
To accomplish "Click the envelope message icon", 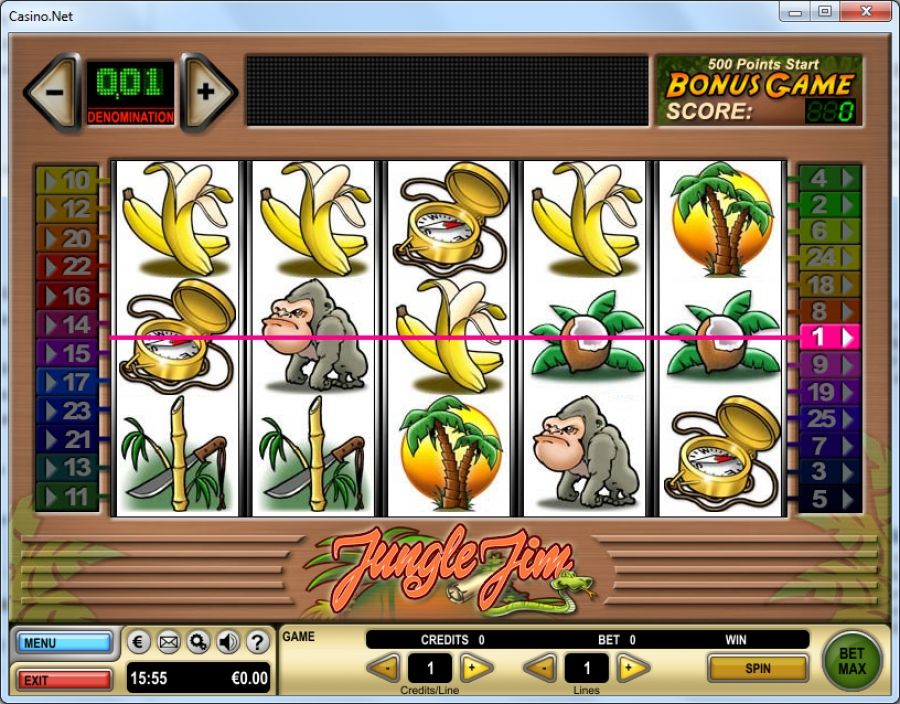I will (x=169, y=642).
